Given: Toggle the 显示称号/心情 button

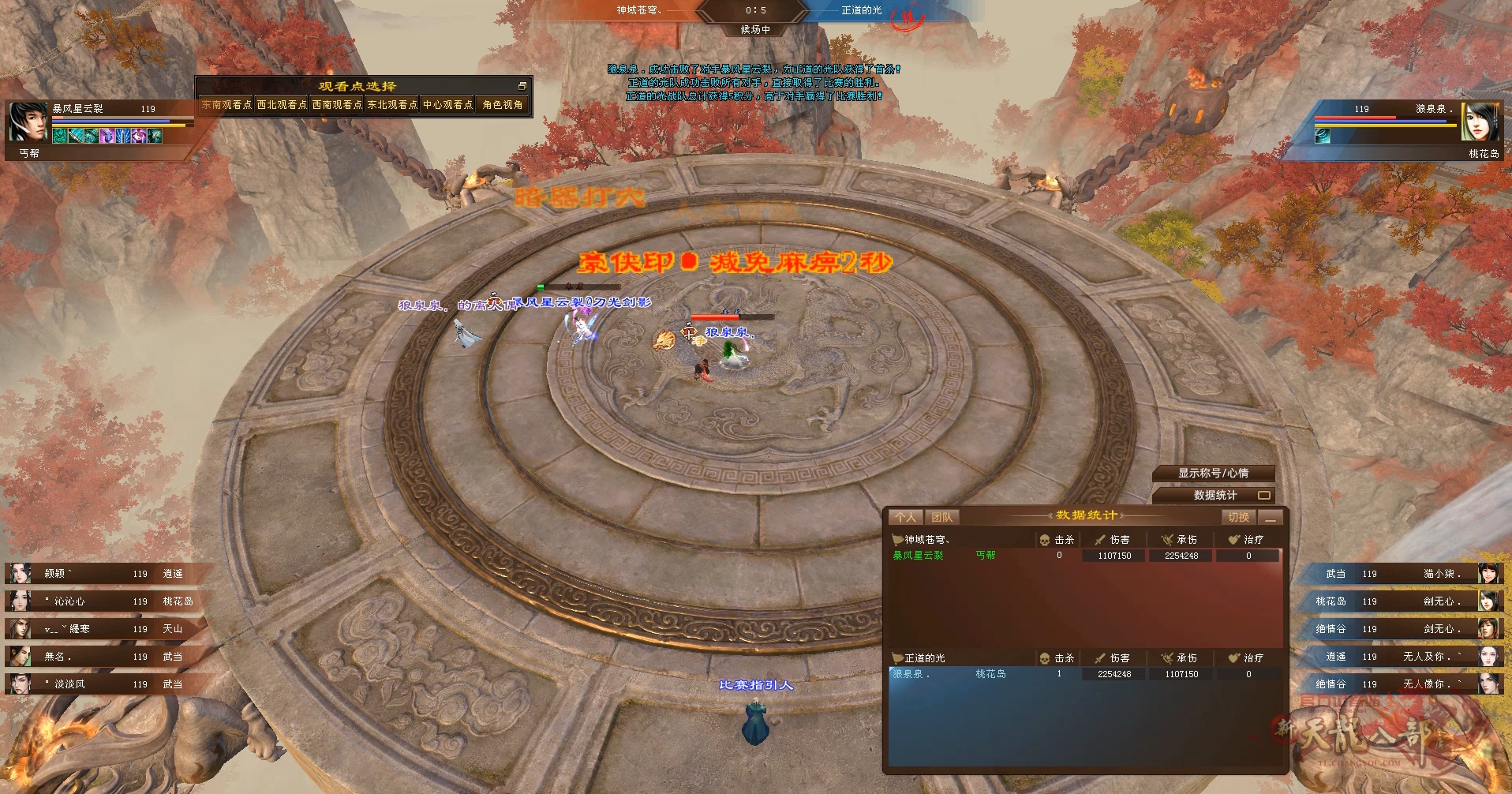Looking at the screenshot, I should (x=1213, y=474).
